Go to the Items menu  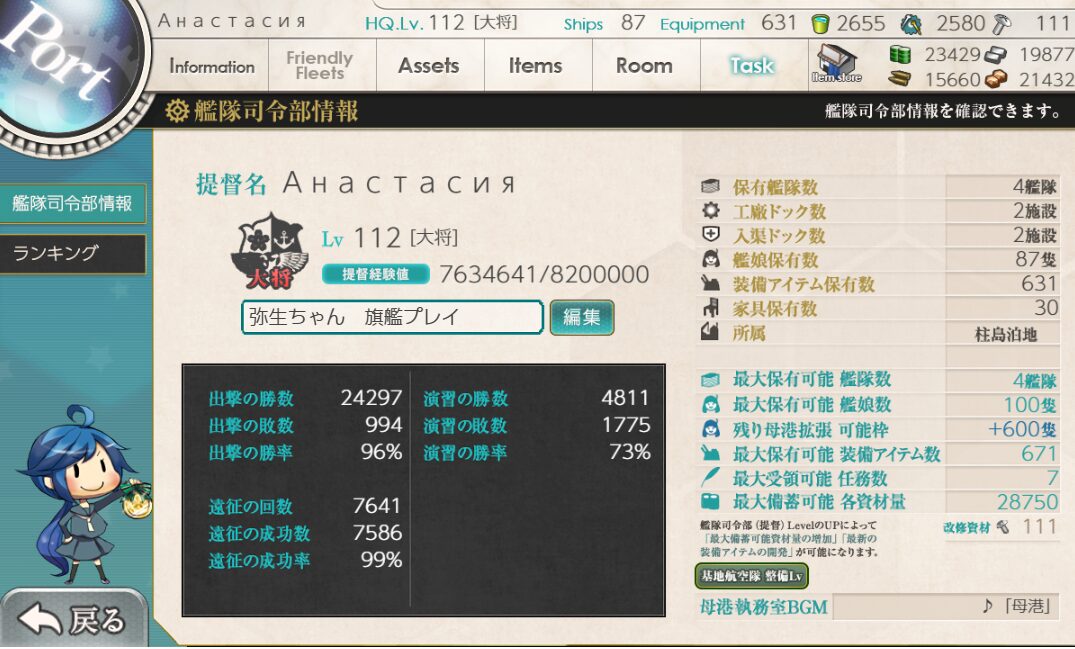[535, 66]
